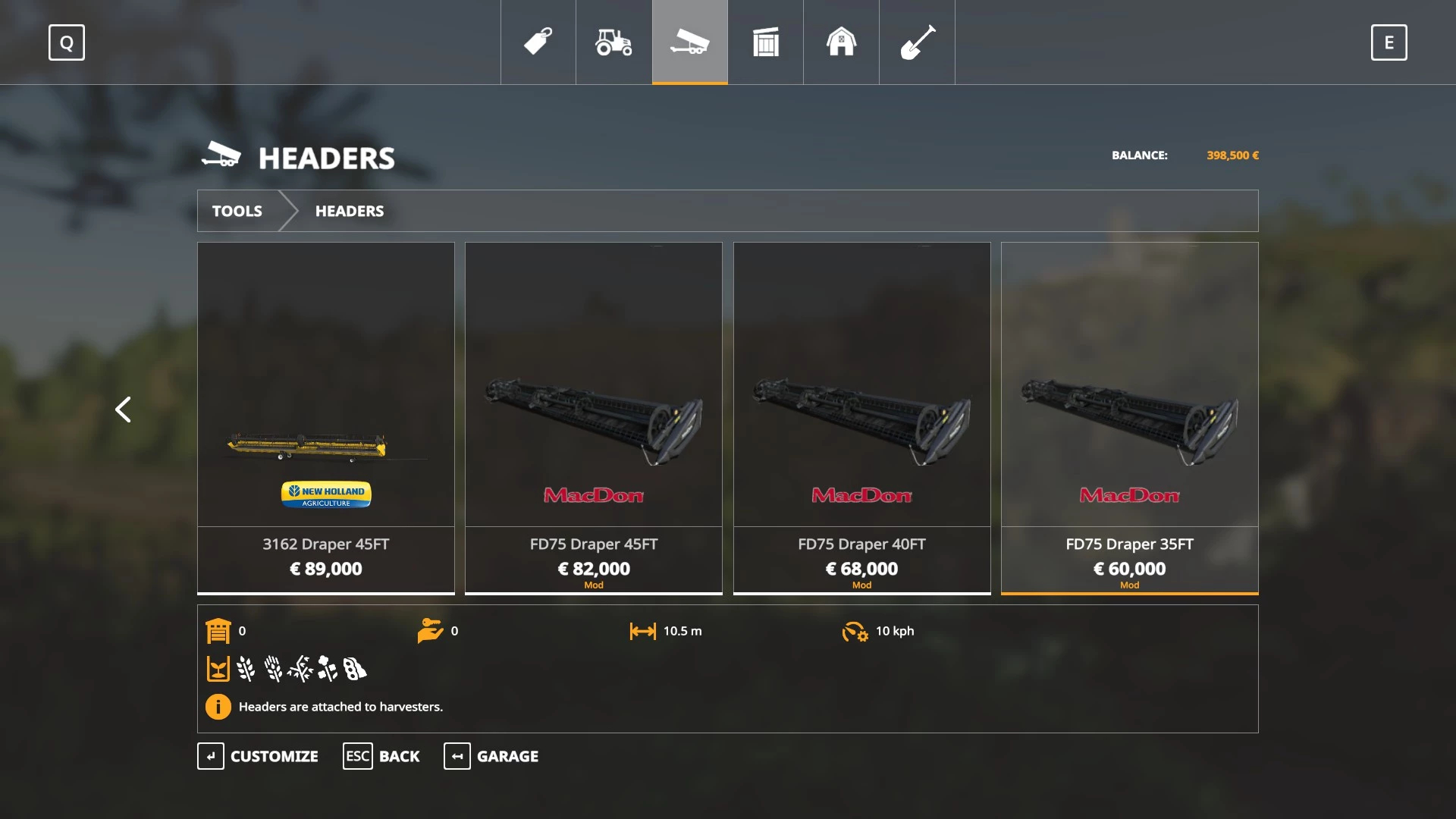Viewport: 1456px width, 819px height.
Task: Choose the FD75 Draper 45FT header
Action: click(x=594, y=417)
